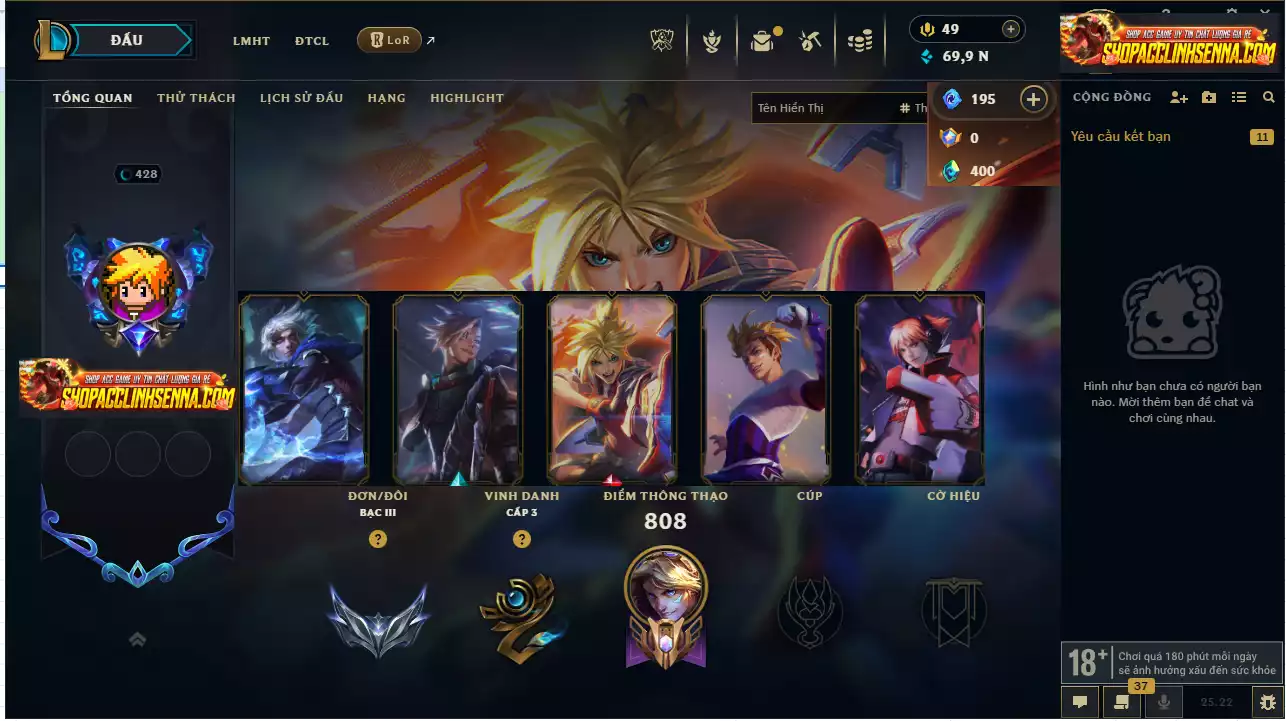Open Clash via the crest icon

click(x=712, y=40)
